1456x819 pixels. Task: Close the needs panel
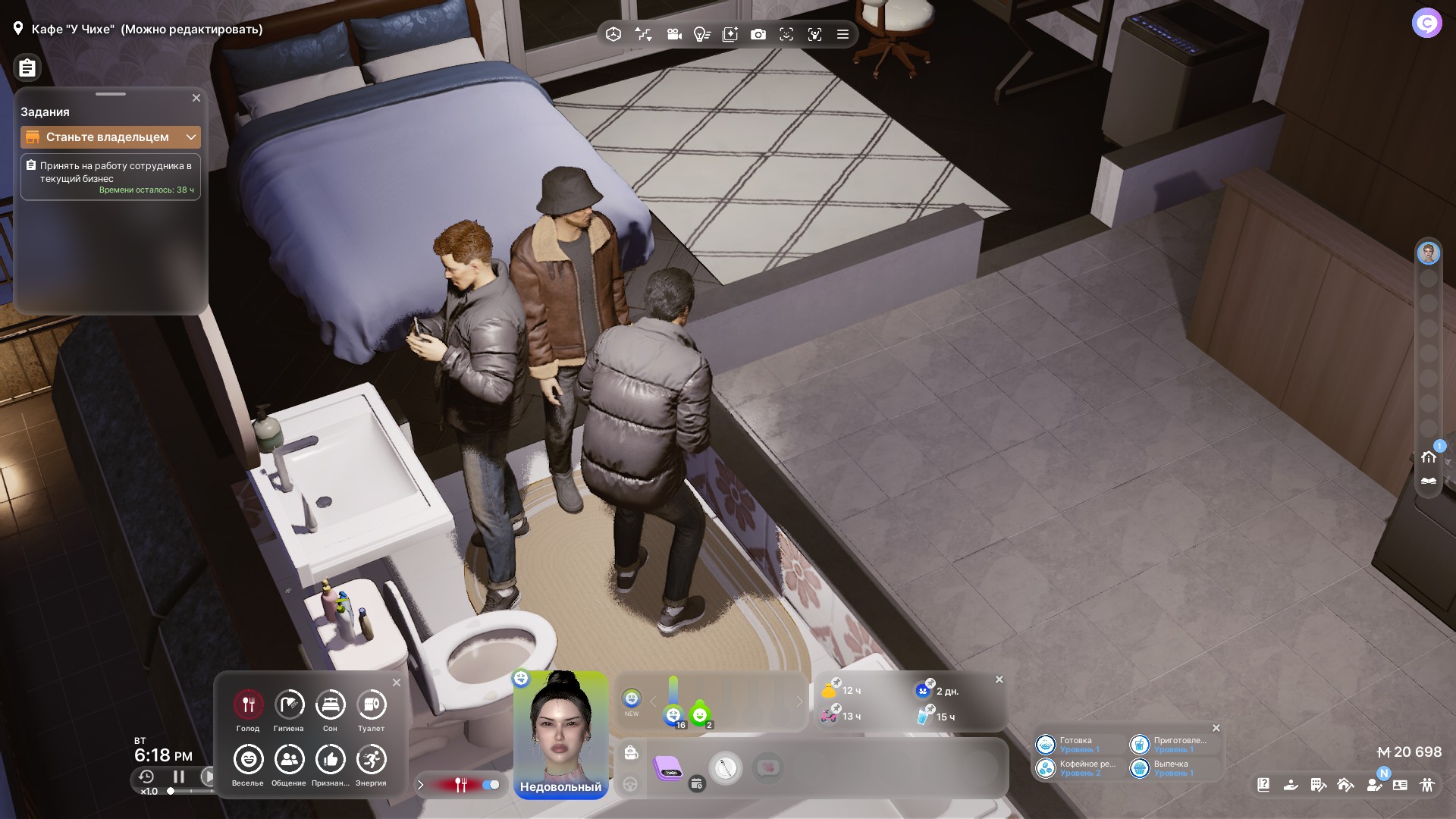tap(397, 682)
